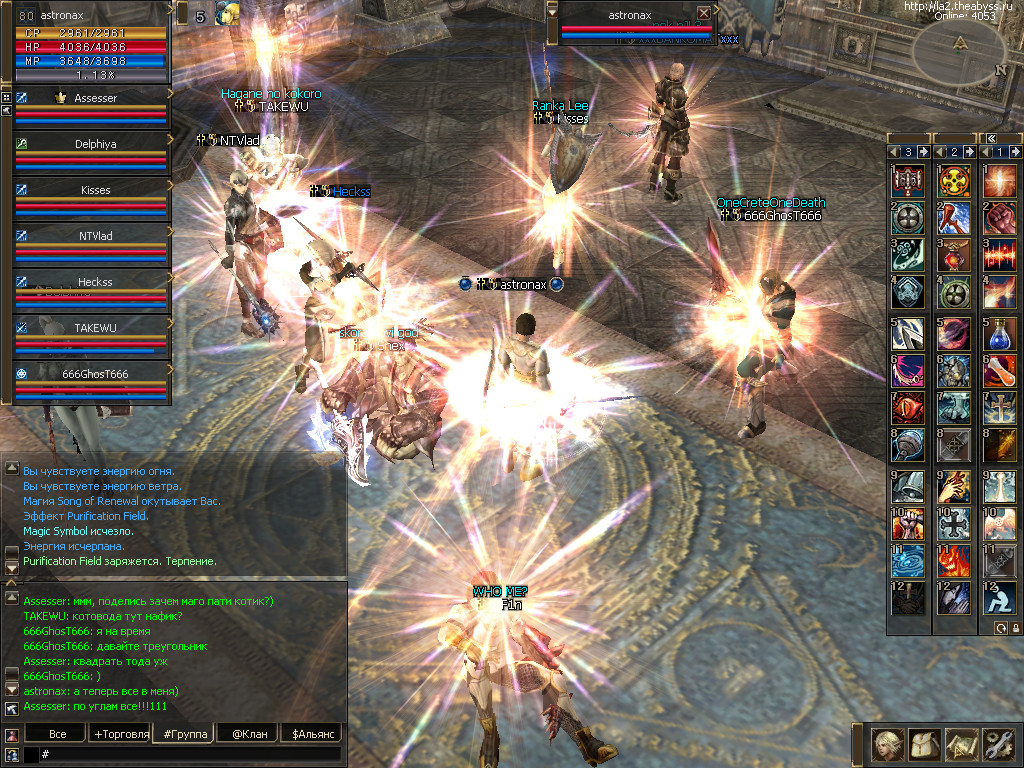1024x768 pixels.
Task: Show the $Альянс chat tab
Action: tap(310, 734)
